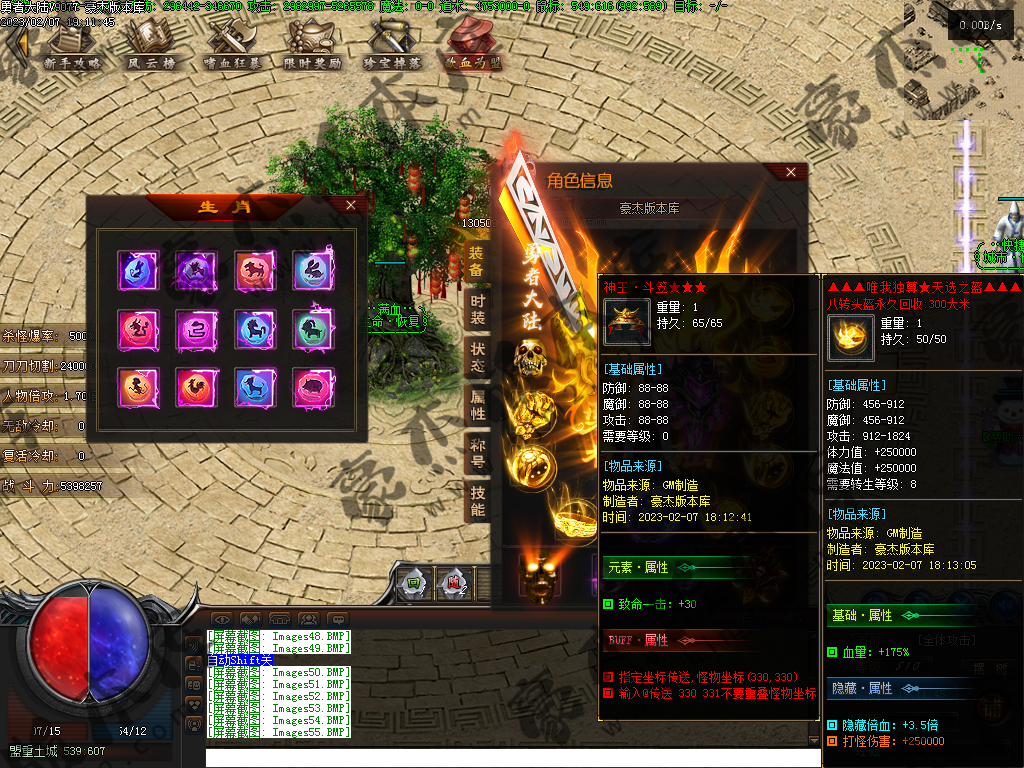Select the rooster zodiac stone
Viewport: 1024px width, 768px height.
click(195, 387)
